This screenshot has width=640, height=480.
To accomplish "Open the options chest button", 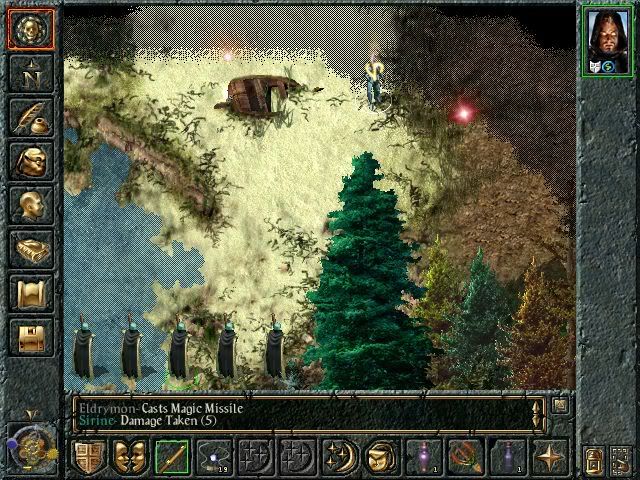I will [x=30, y=337].
